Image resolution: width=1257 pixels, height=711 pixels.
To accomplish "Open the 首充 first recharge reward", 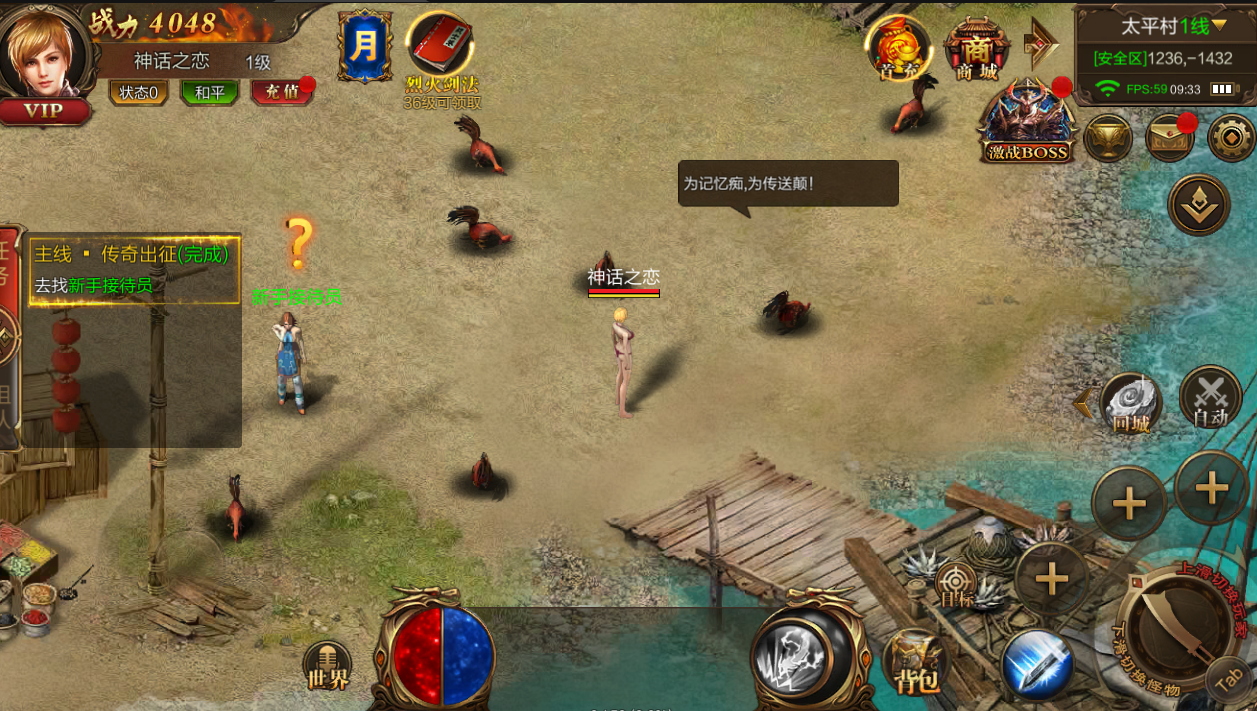I will [899, 47].
